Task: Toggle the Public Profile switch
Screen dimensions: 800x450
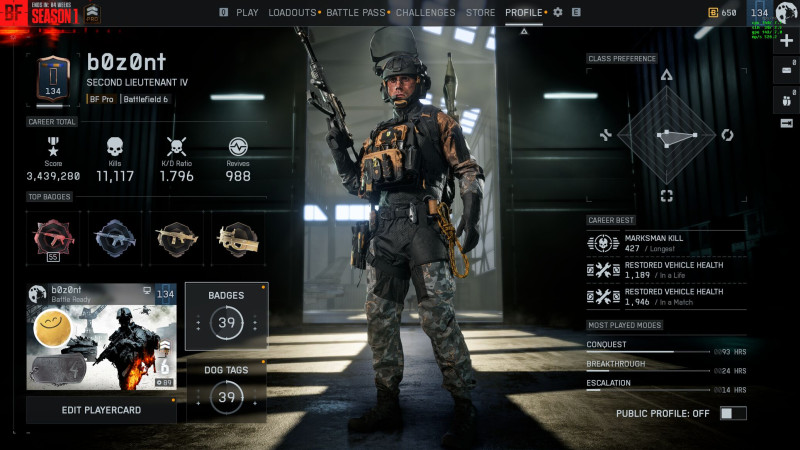Action: (x=733, y=413)
